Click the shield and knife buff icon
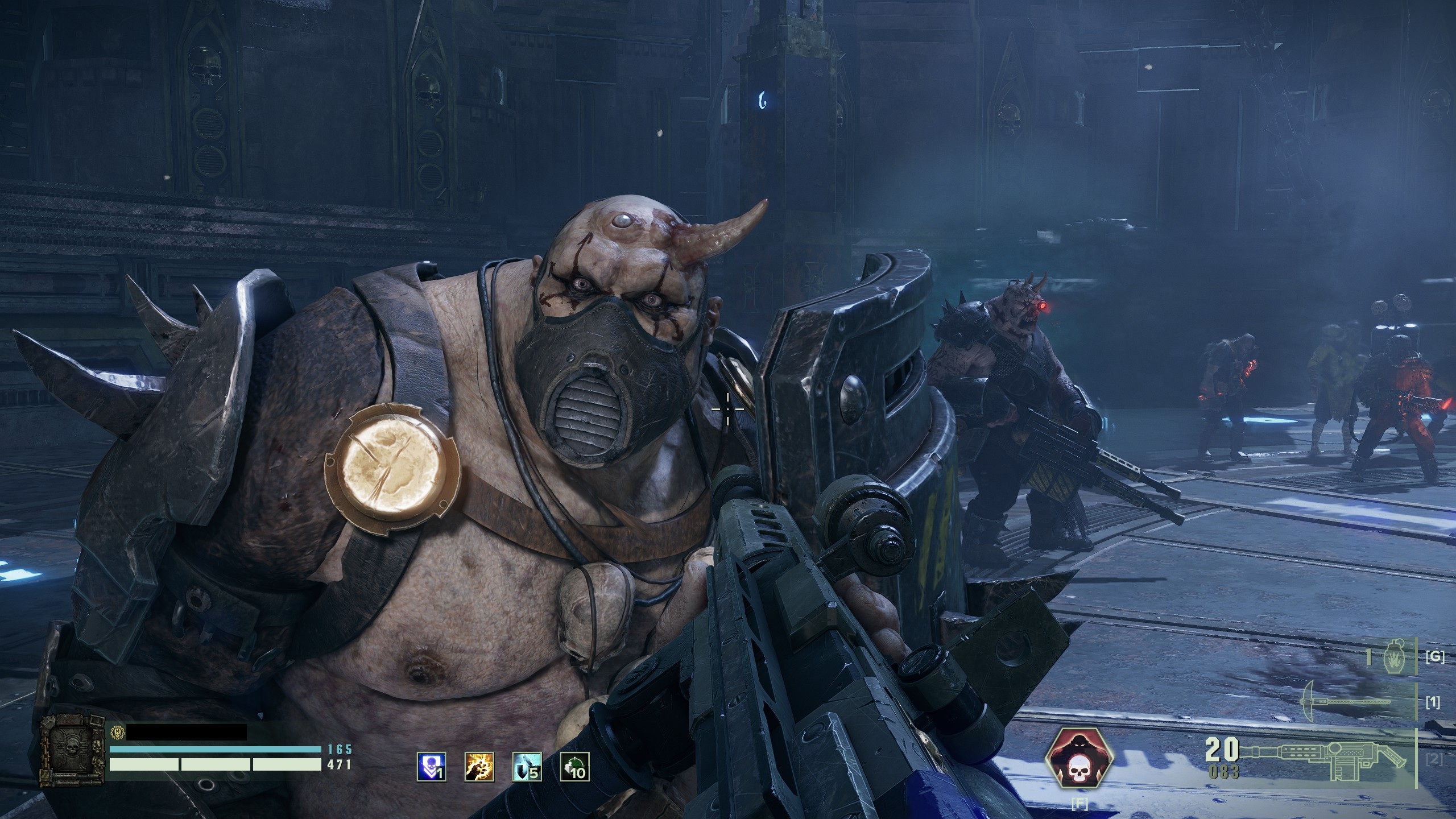This screenshot has width=1456, height=819. tap(527, 767)
